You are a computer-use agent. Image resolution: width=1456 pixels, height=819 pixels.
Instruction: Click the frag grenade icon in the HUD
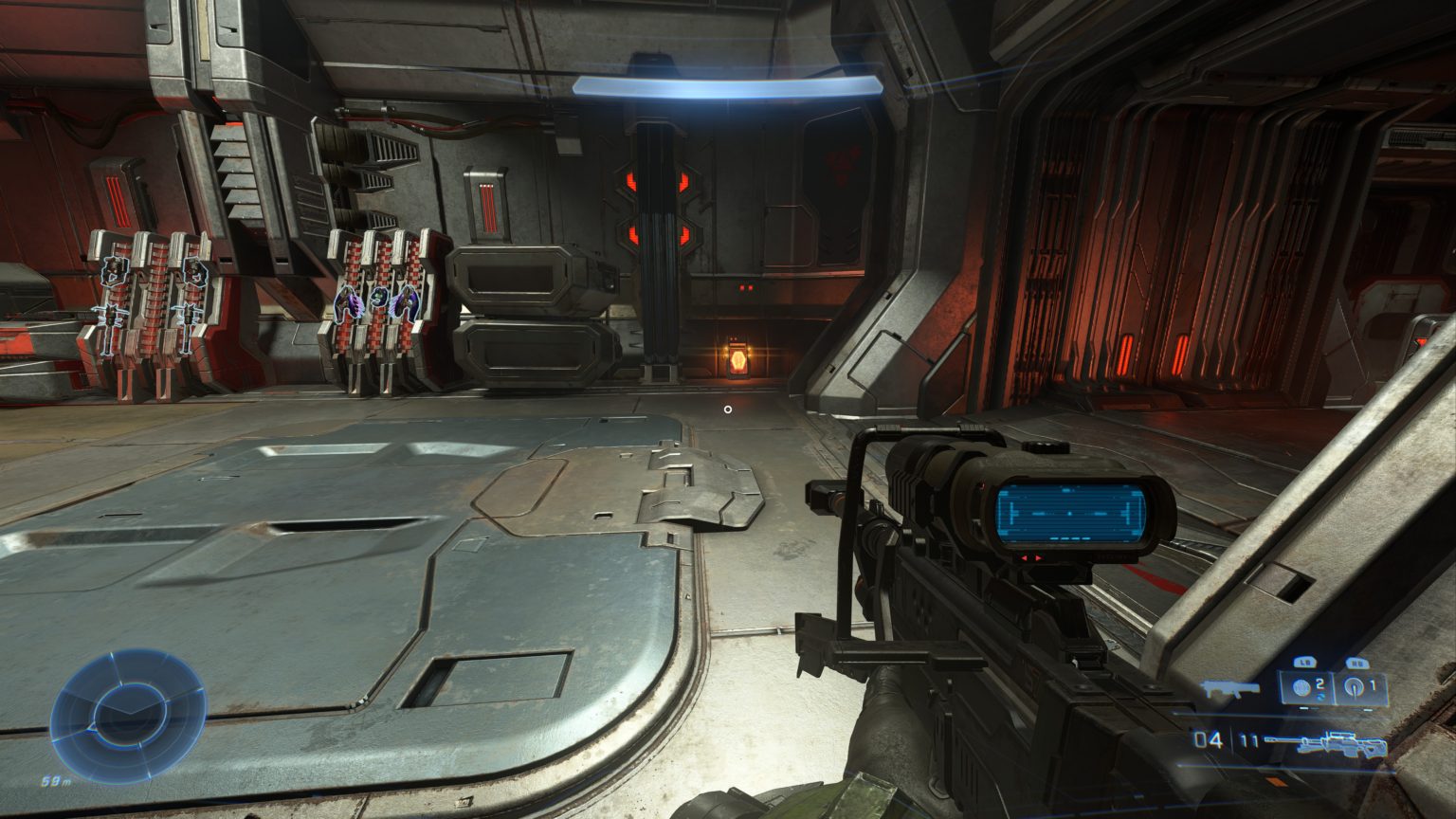tap(1302, 688)
